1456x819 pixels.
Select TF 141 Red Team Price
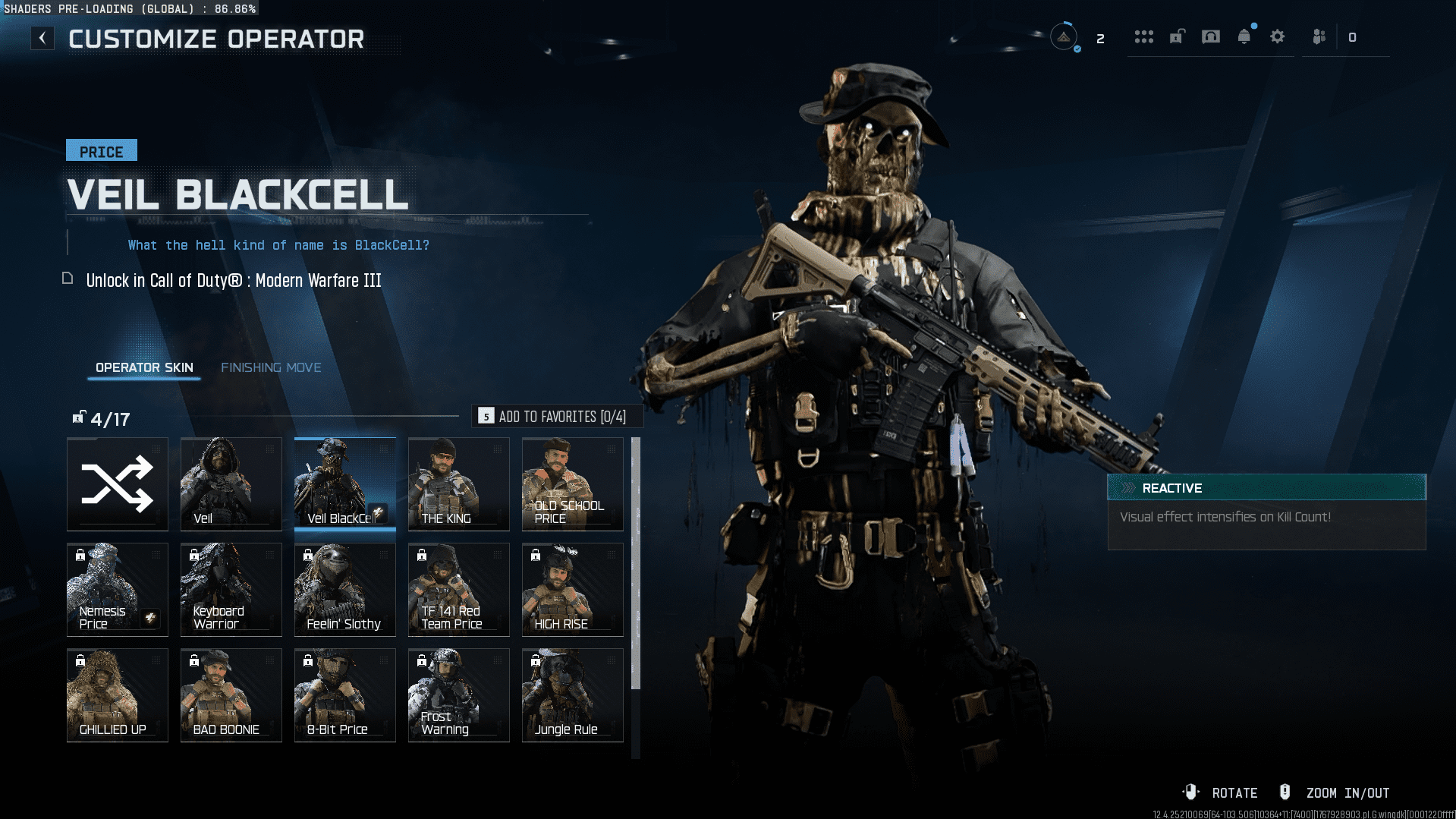tap(459, 589)
